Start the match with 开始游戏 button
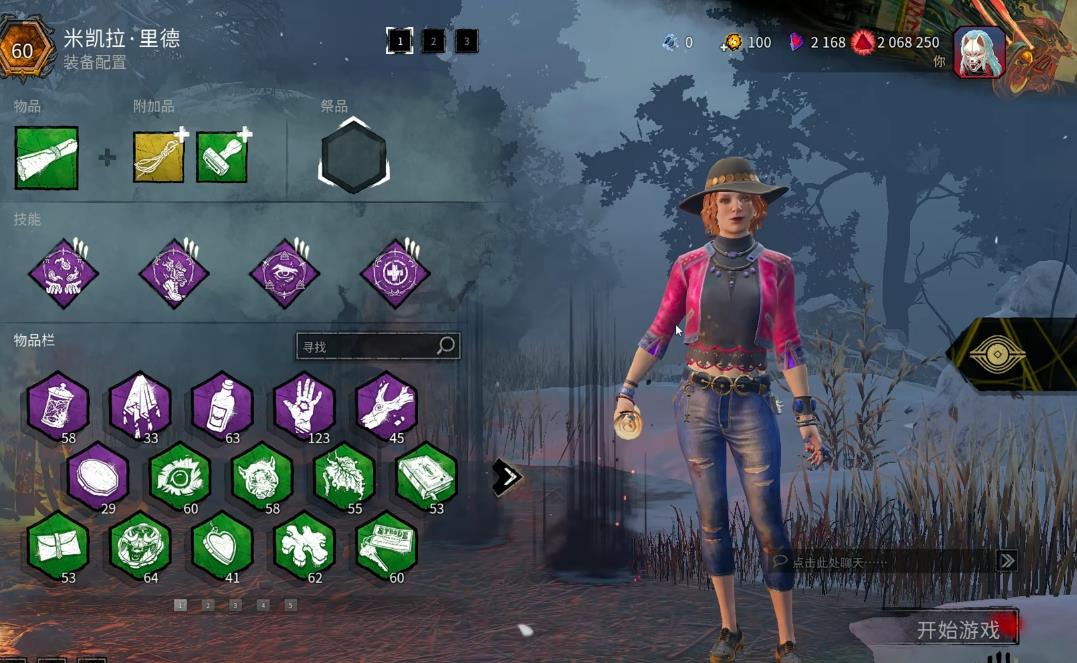1077x663 pixels. click(x=957, y=630)
